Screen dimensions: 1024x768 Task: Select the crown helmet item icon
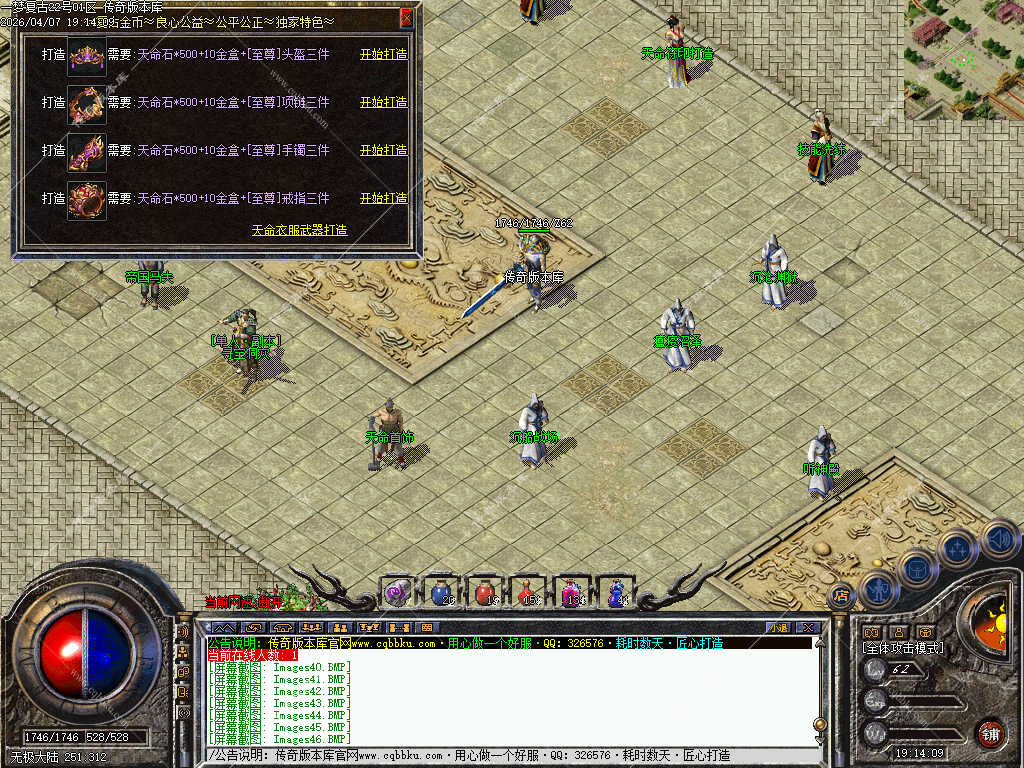click(86, 55)
